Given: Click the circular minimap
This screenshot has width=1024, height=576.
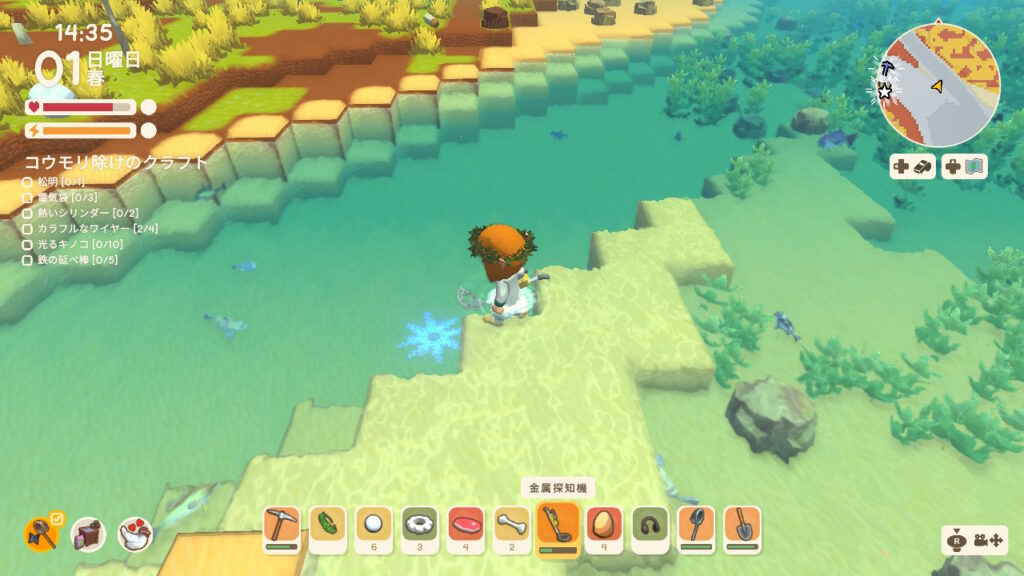Looking at the screenshot, I should point(939,86).
